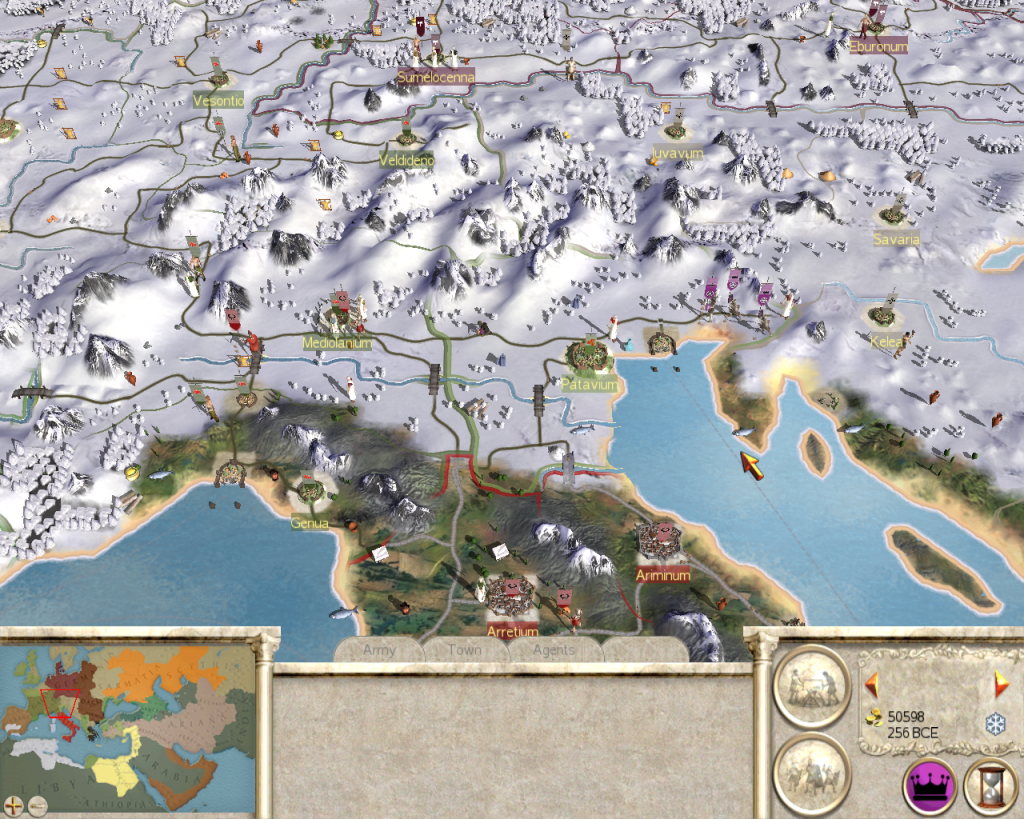Open the Town tab
Image resolution: width=1024 pixels, height=819 pixels.
tap(464, 650)
